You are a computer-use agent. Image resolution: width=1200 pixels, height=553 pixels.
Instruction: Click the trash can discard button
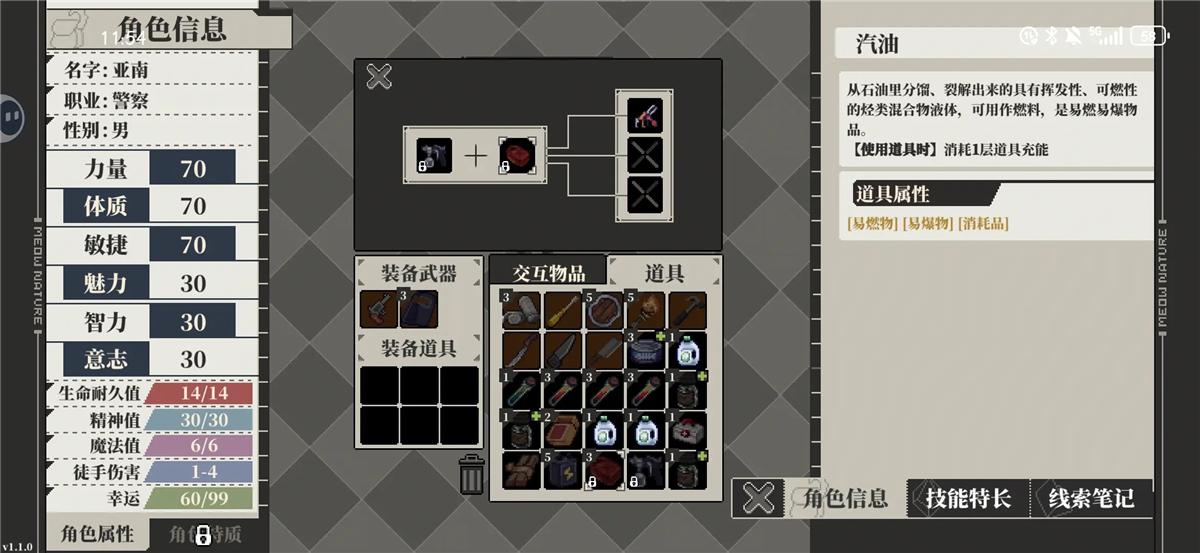pos(472,474)
